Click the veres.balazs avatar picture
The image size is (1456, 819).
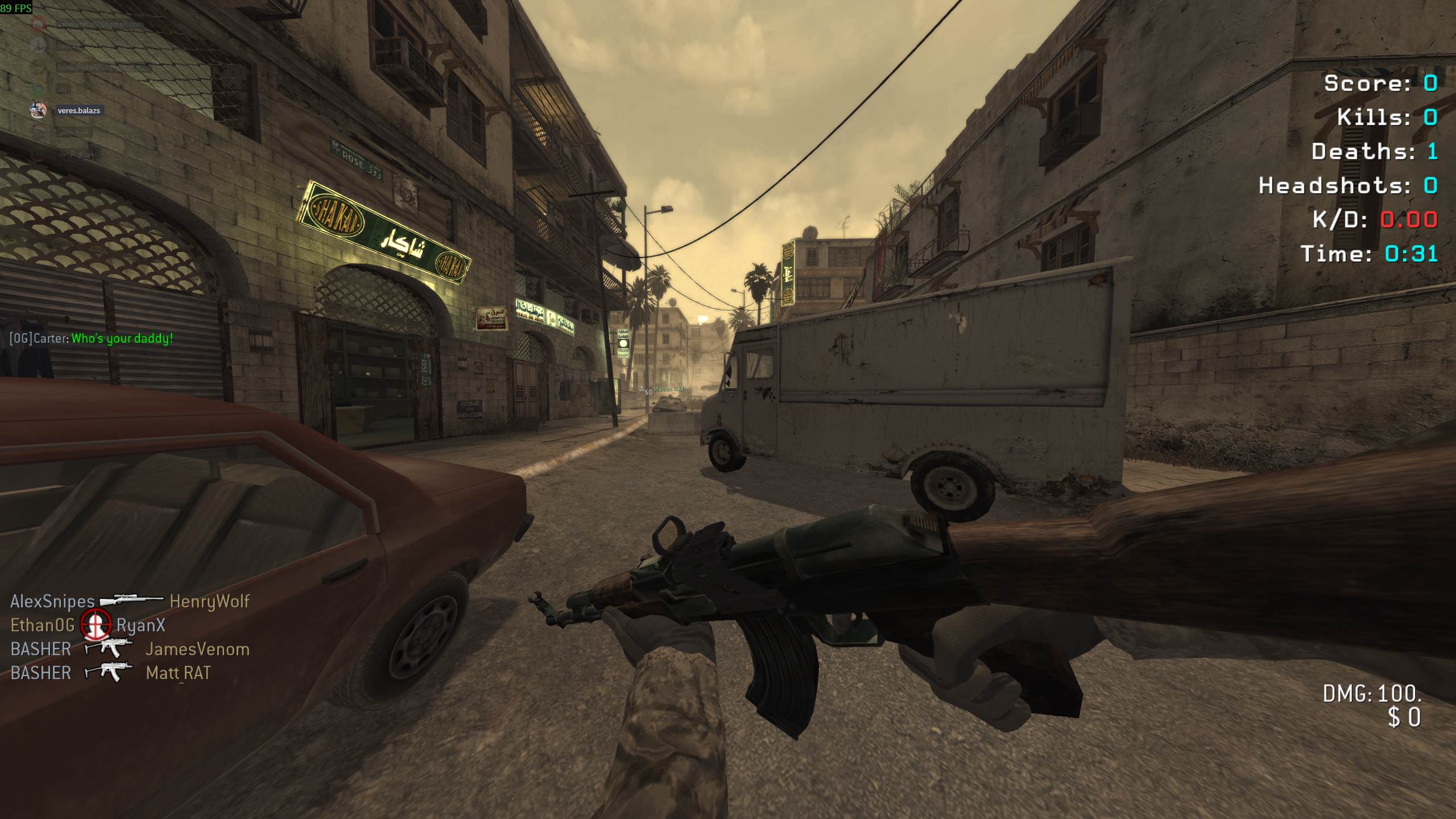[x=38, y=110]
